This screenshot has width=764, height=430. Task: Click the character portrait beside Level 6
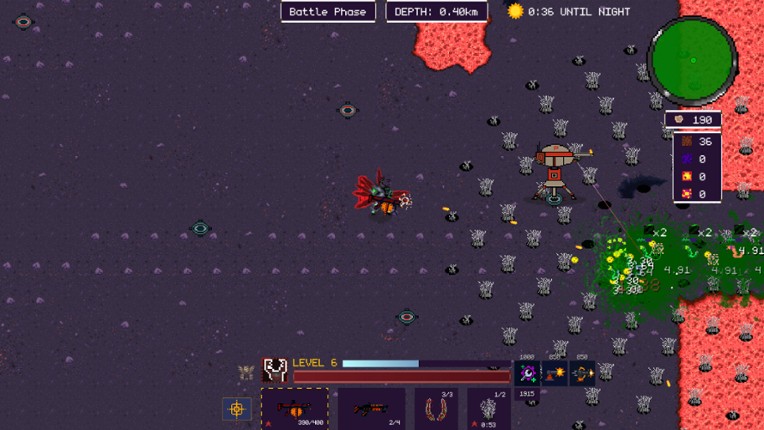click(x=275, y=370)
